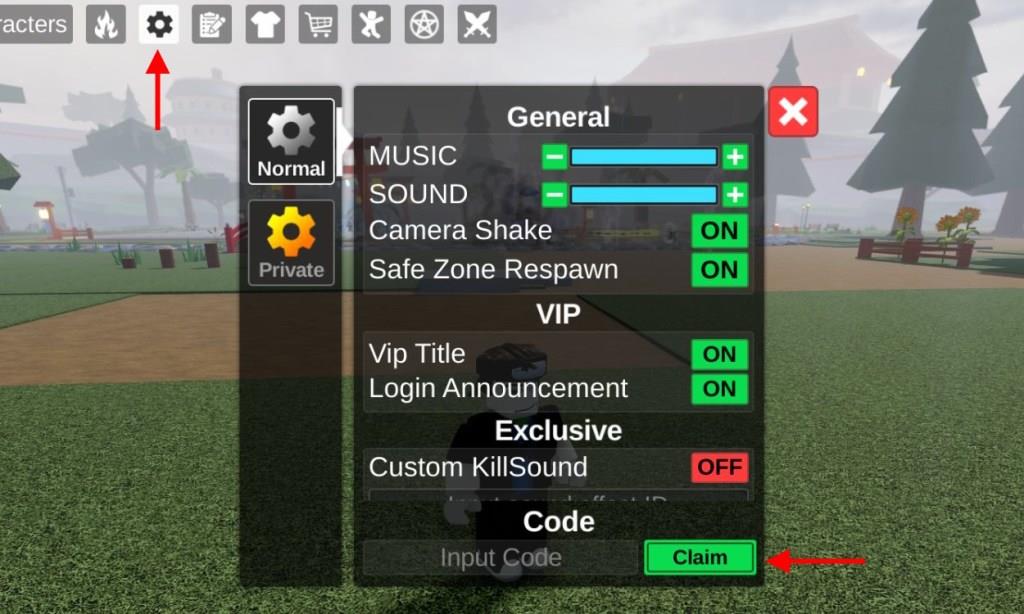The height and width of the screenshot is (614, 1024).
Task: Toggle Safe Zone Respawn setting
Action: (719, 270)
